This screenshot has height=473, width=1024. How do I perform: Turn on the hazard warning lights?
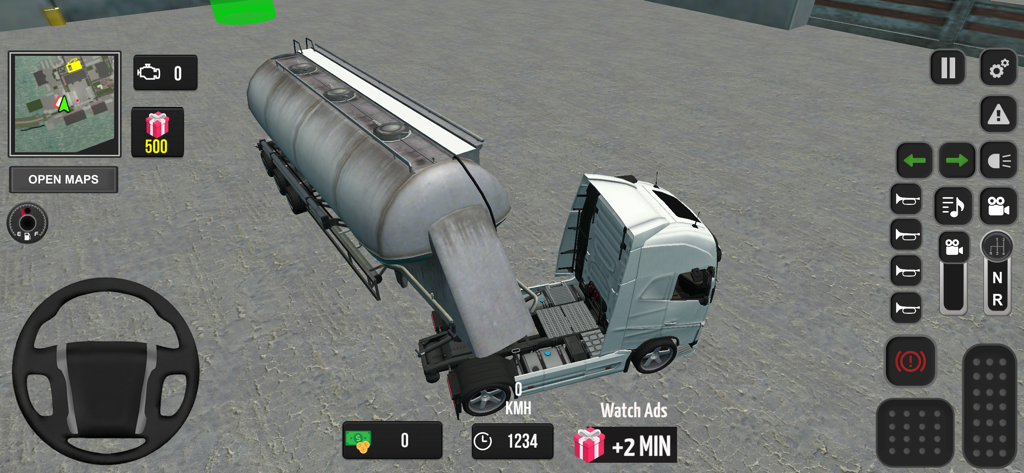(998, 115)
